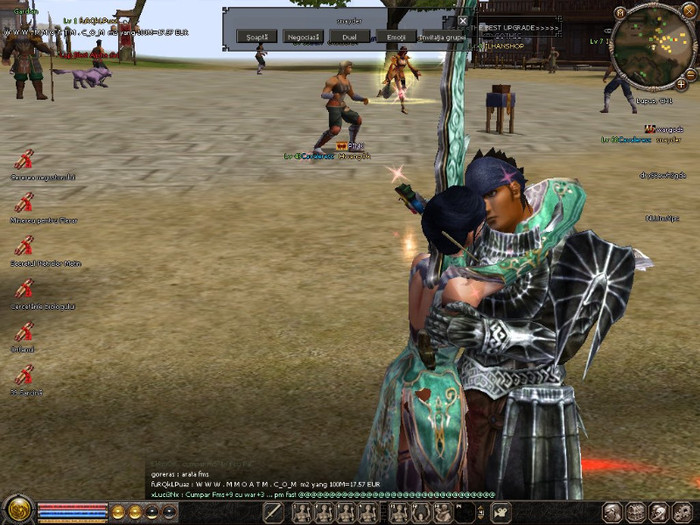Click the circular minimap
The image size is (700, 525).
(648, 45)
